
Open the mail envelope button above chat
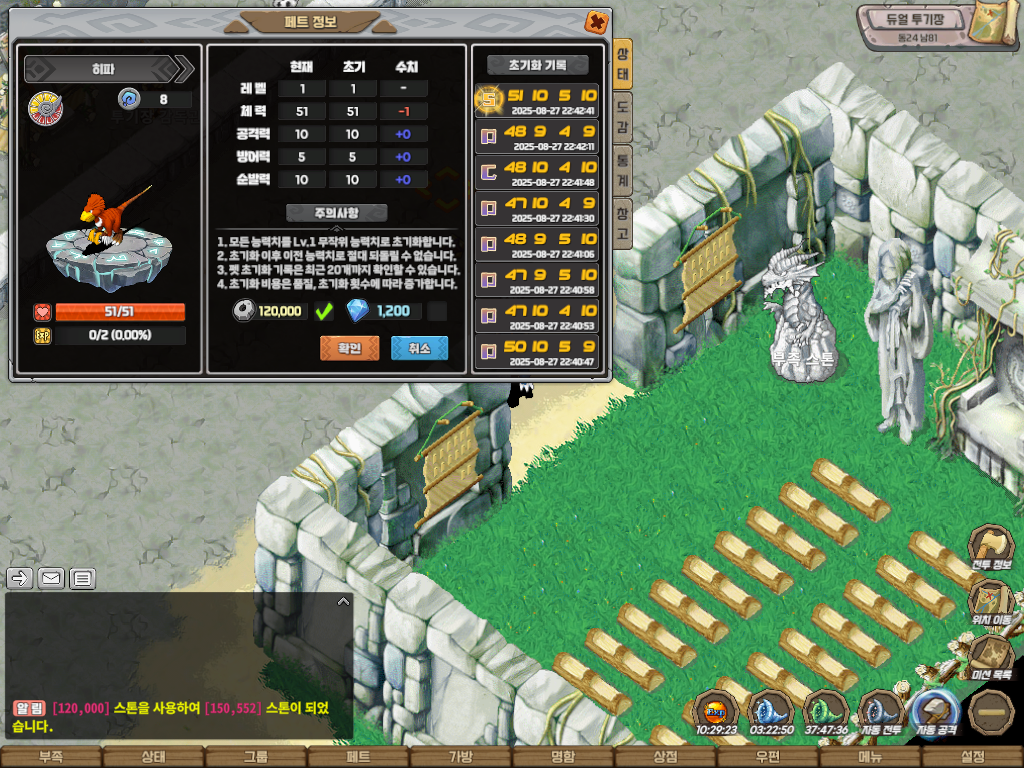tap(51, 577)
